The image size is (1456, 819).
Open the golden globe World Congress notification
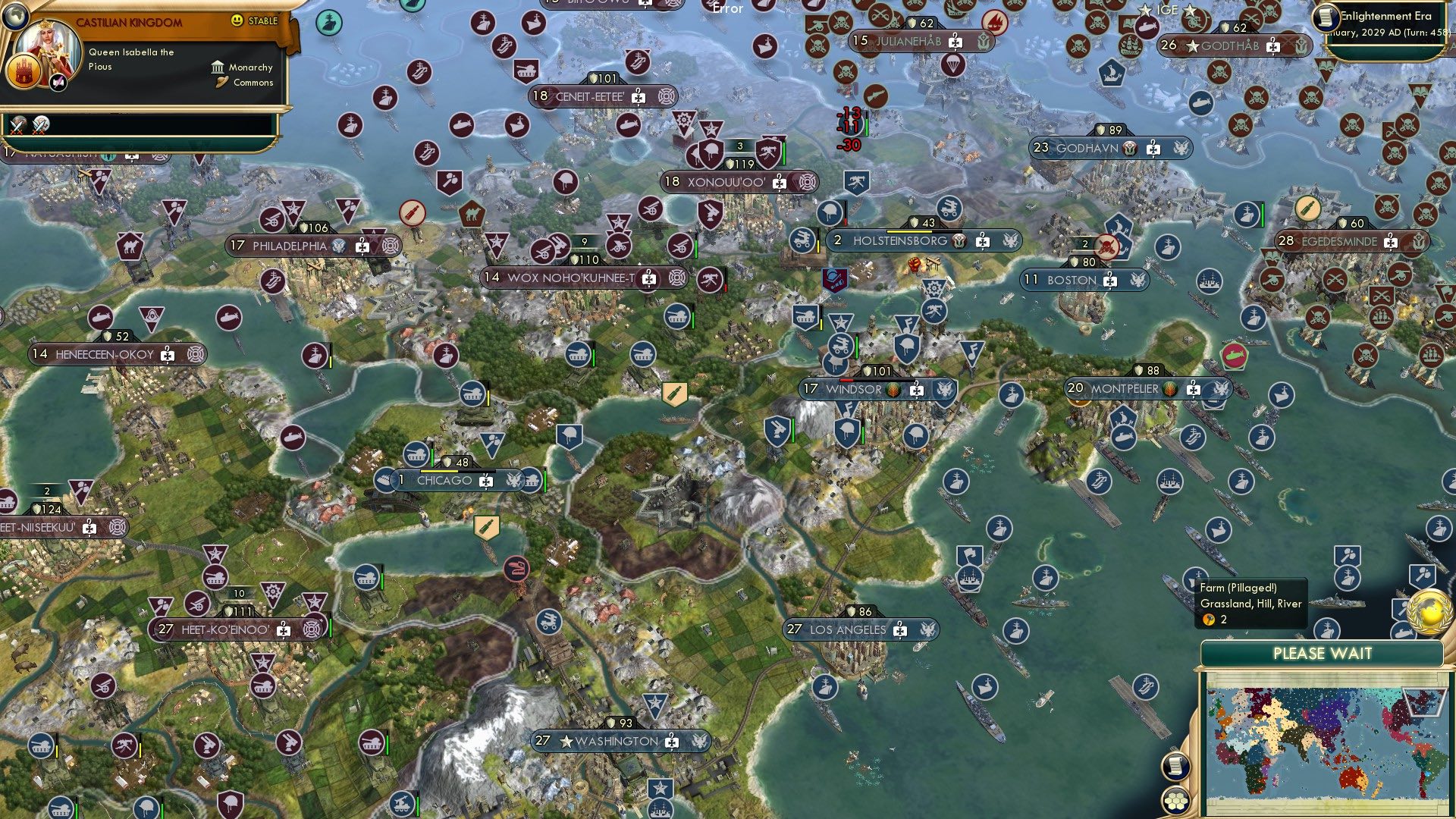click(x=1429, y=612)
